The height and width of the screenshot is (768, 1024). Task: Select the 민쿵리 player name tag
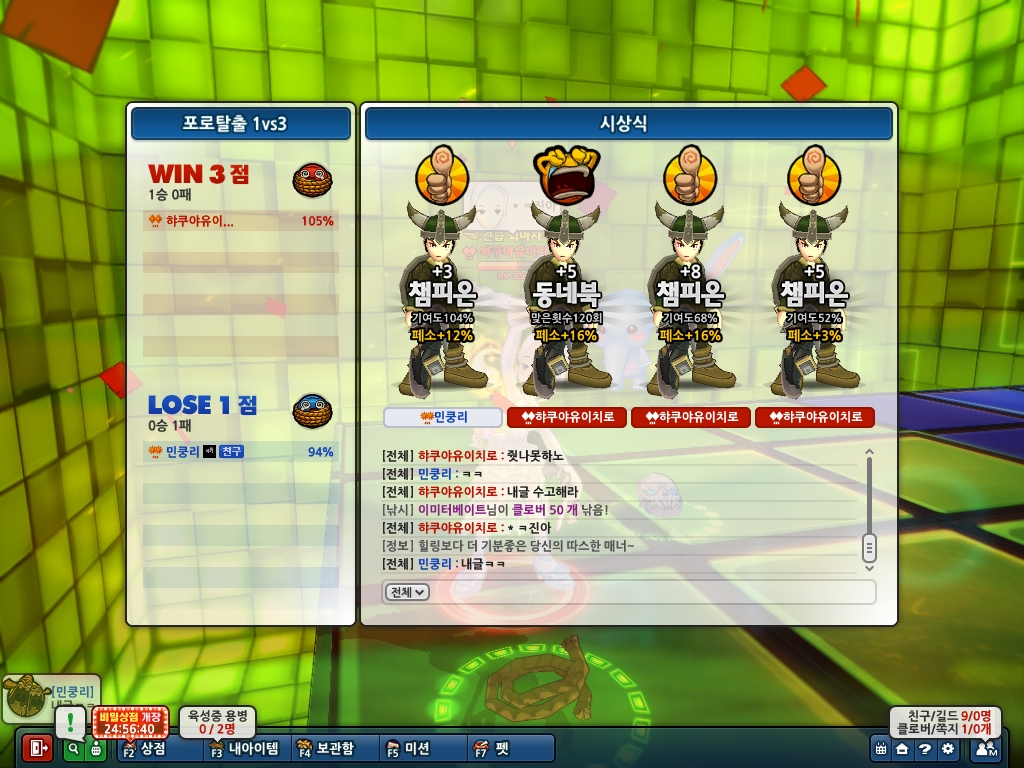tap(443, 417)
